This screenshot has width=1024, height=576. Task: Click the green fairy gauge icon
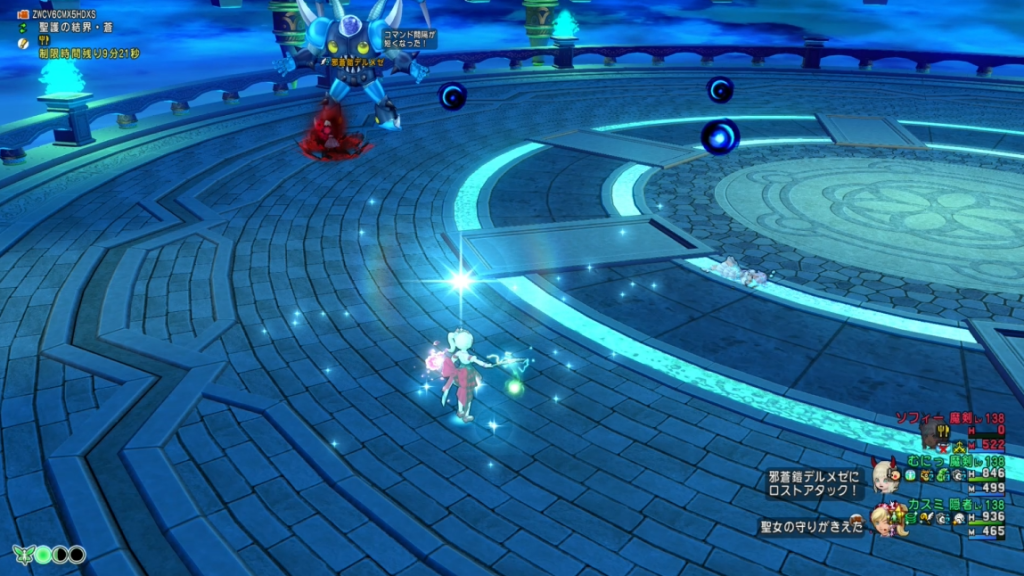tap(22, 553)
